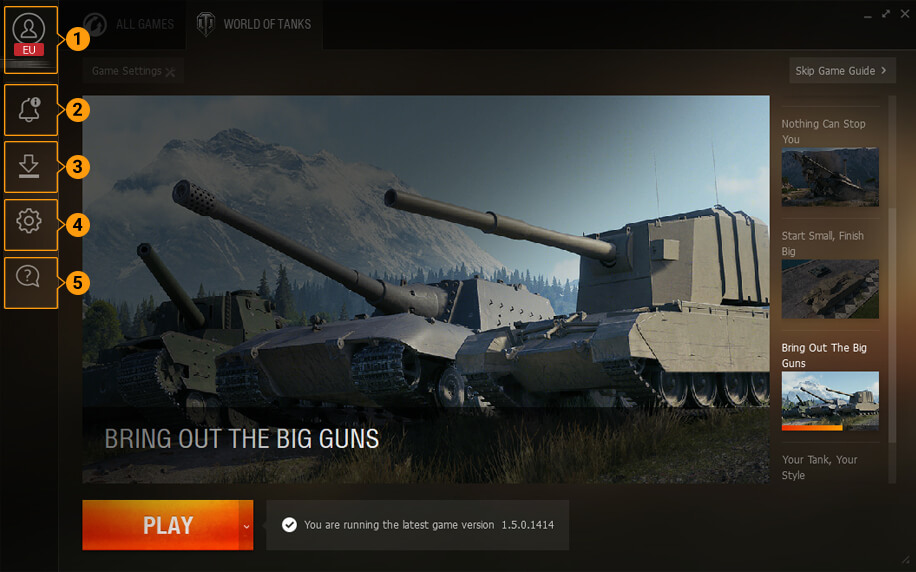Show notifications via the bell icon
Image resolution: width=916 pixels, height=572 pixels.
point(29,110)
